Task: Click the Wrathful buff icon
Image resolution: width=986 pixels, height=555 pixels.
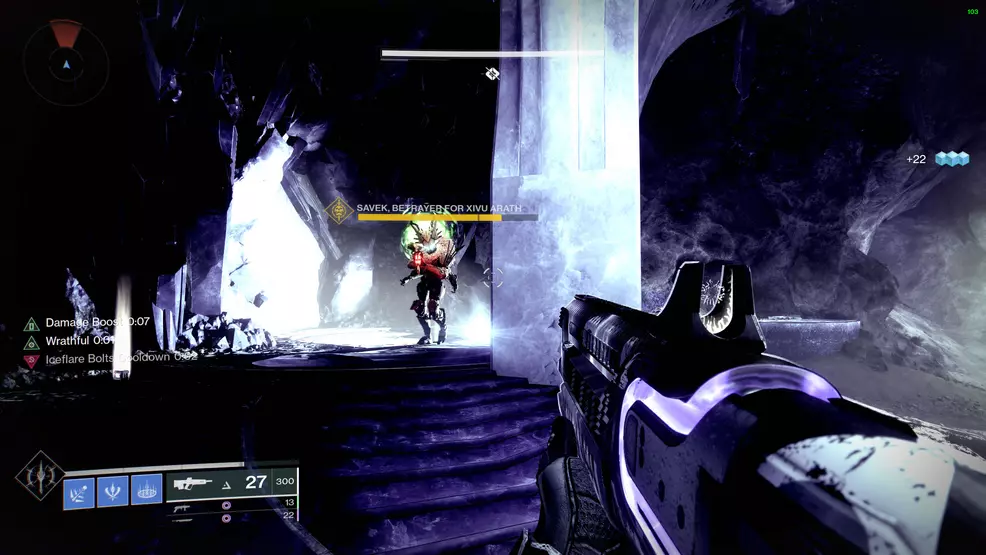Action: [31, 341]
